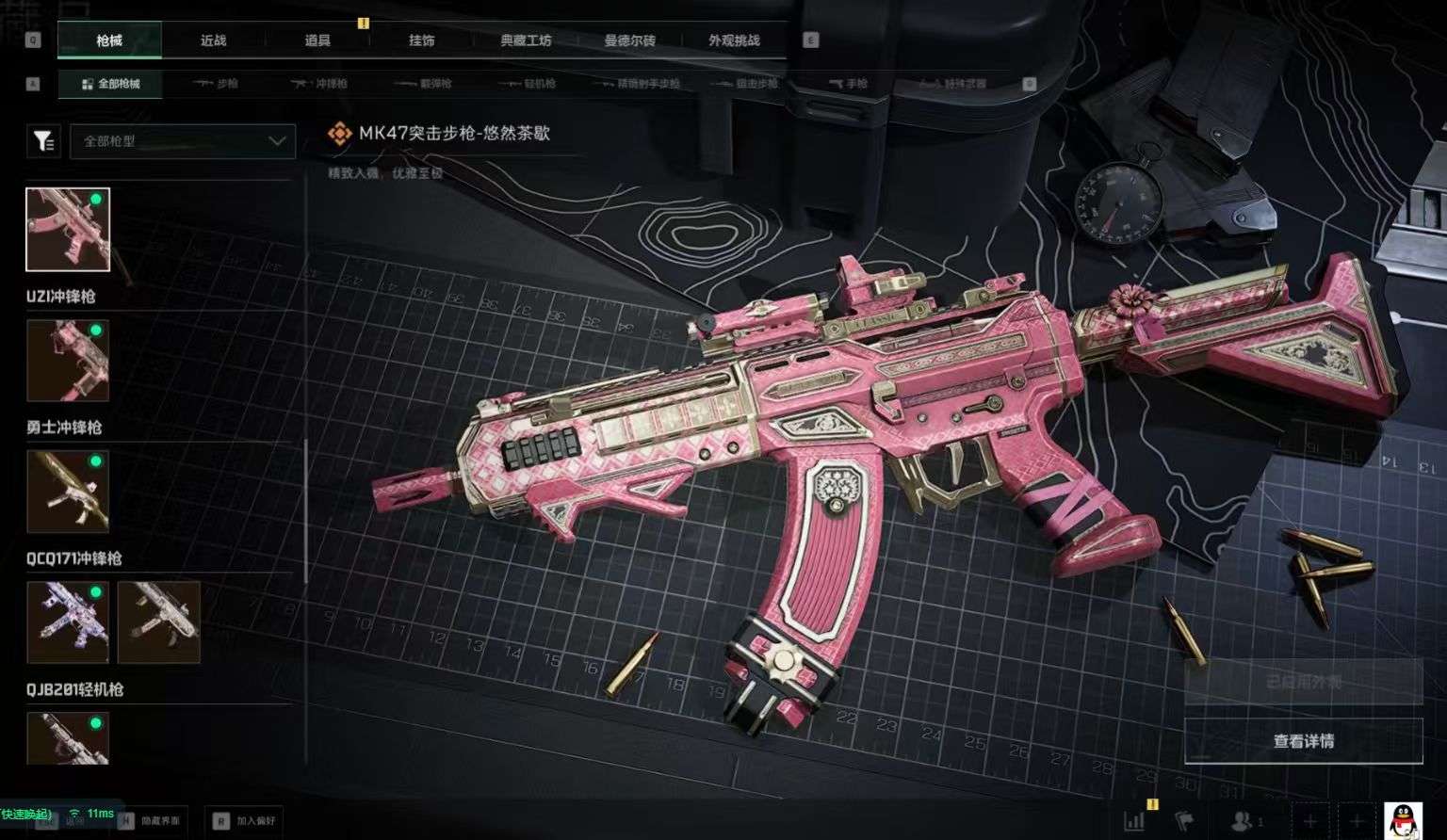Select the pink MK47 skin thumbnail

click(x=68, y=230)
